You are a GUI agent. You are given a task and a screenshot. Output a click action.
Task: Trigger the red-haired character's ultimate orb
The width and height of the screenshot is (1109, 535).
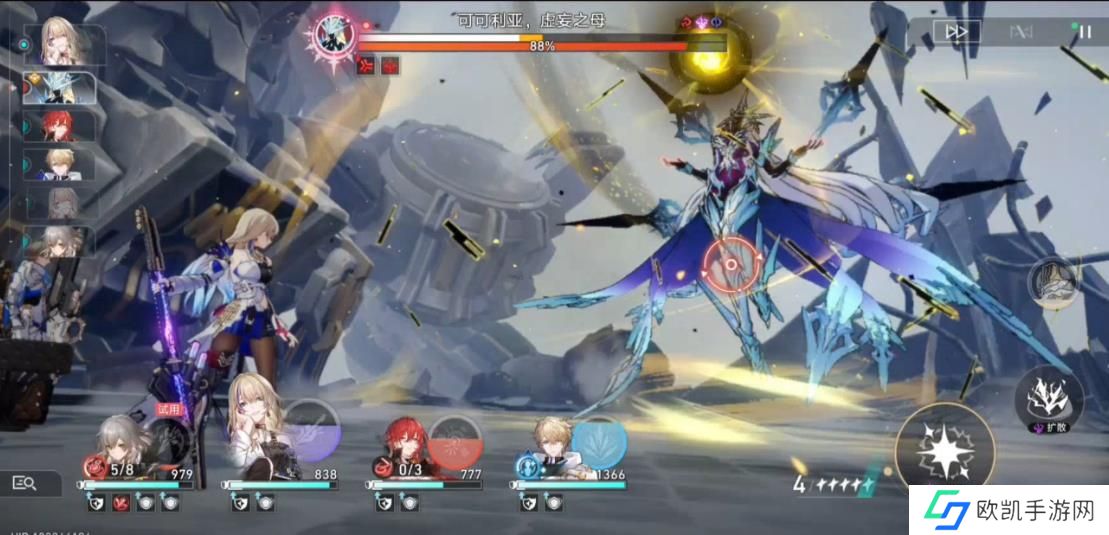[456, 443]
